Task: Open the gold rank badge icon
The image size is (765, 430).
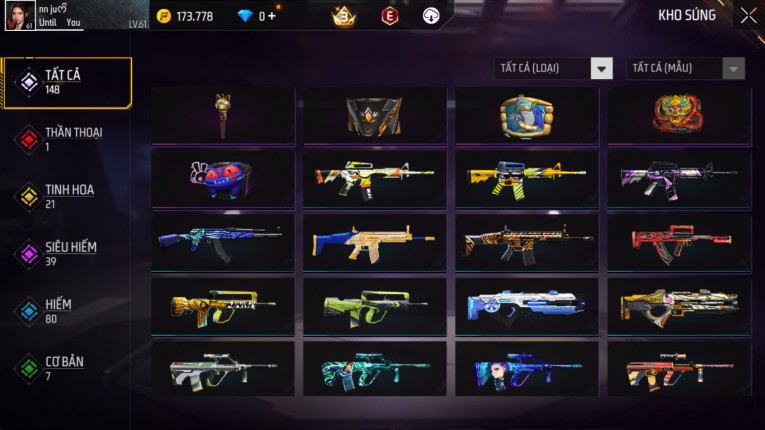Action: pos(344,16)
